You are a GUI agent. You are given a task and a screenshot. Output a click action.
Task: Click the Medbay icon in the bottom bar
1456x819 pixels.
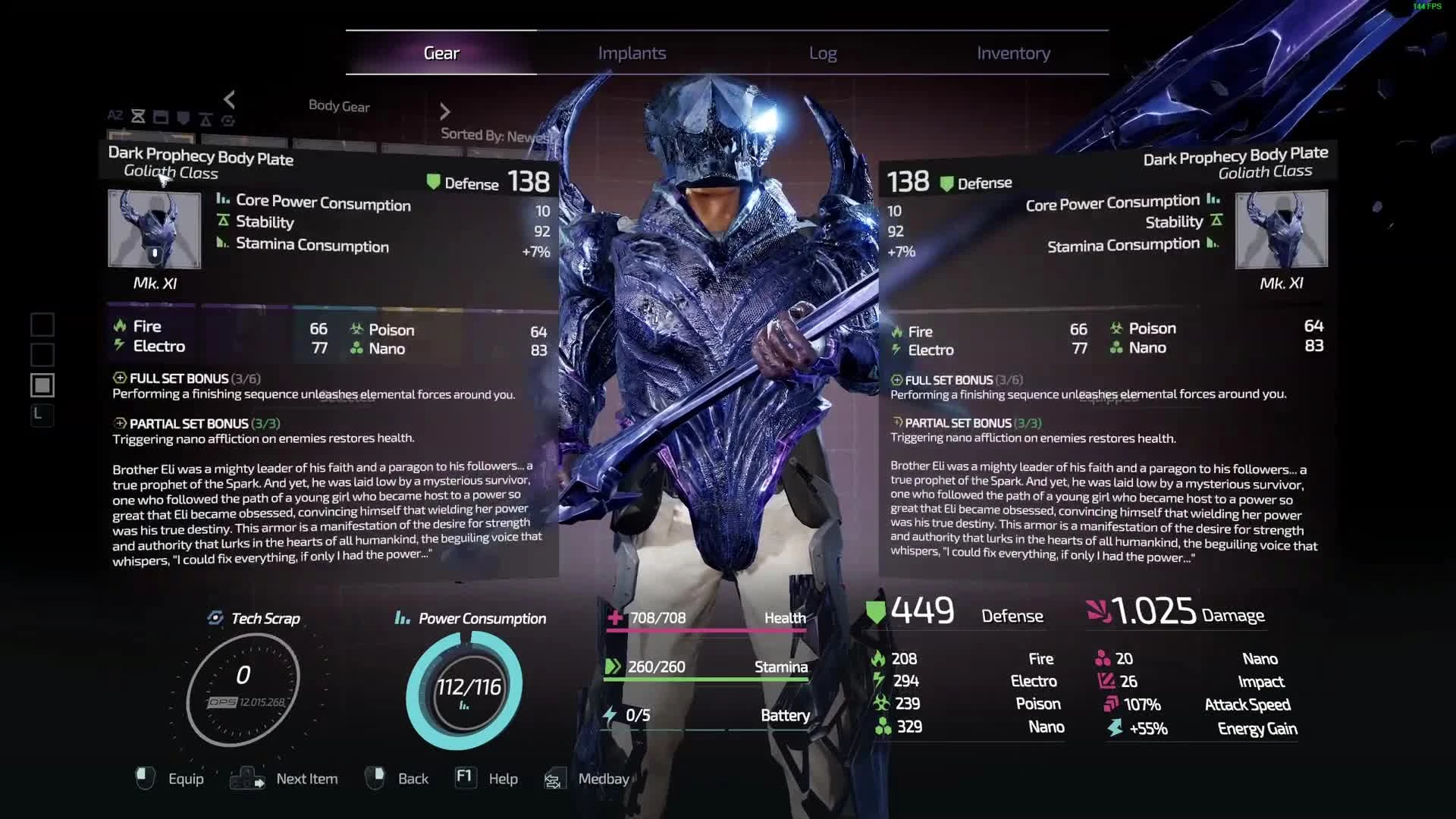(554, 779)
